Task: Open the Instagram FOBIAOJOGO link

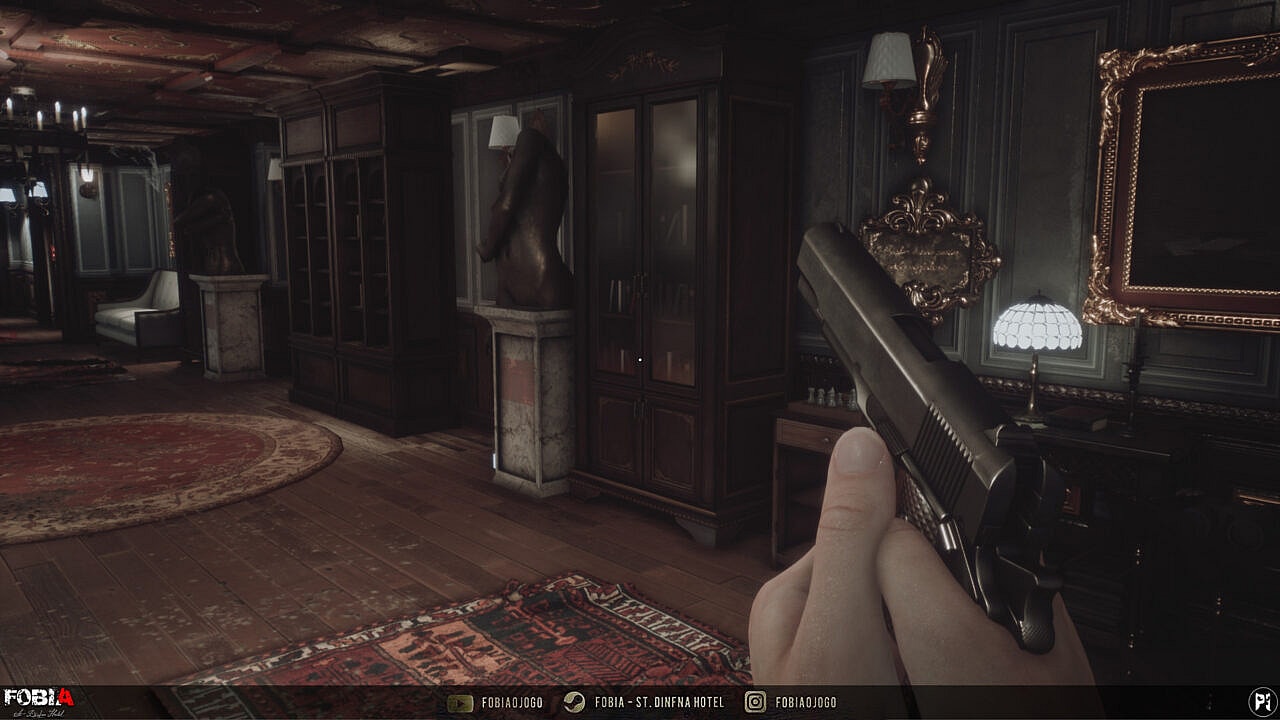Action: 792,702
